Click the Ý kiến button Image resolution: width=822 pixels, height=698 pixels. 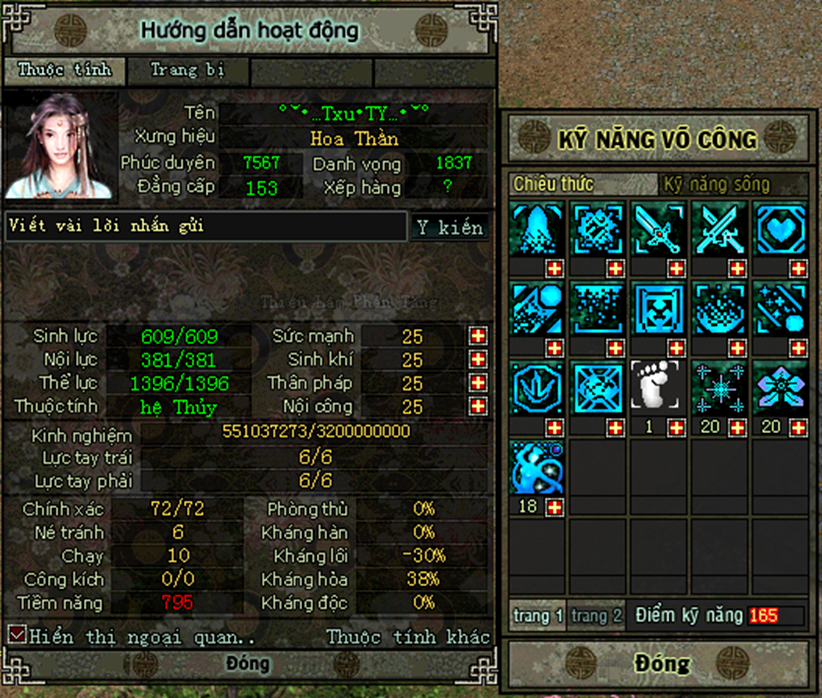(450, 227)
